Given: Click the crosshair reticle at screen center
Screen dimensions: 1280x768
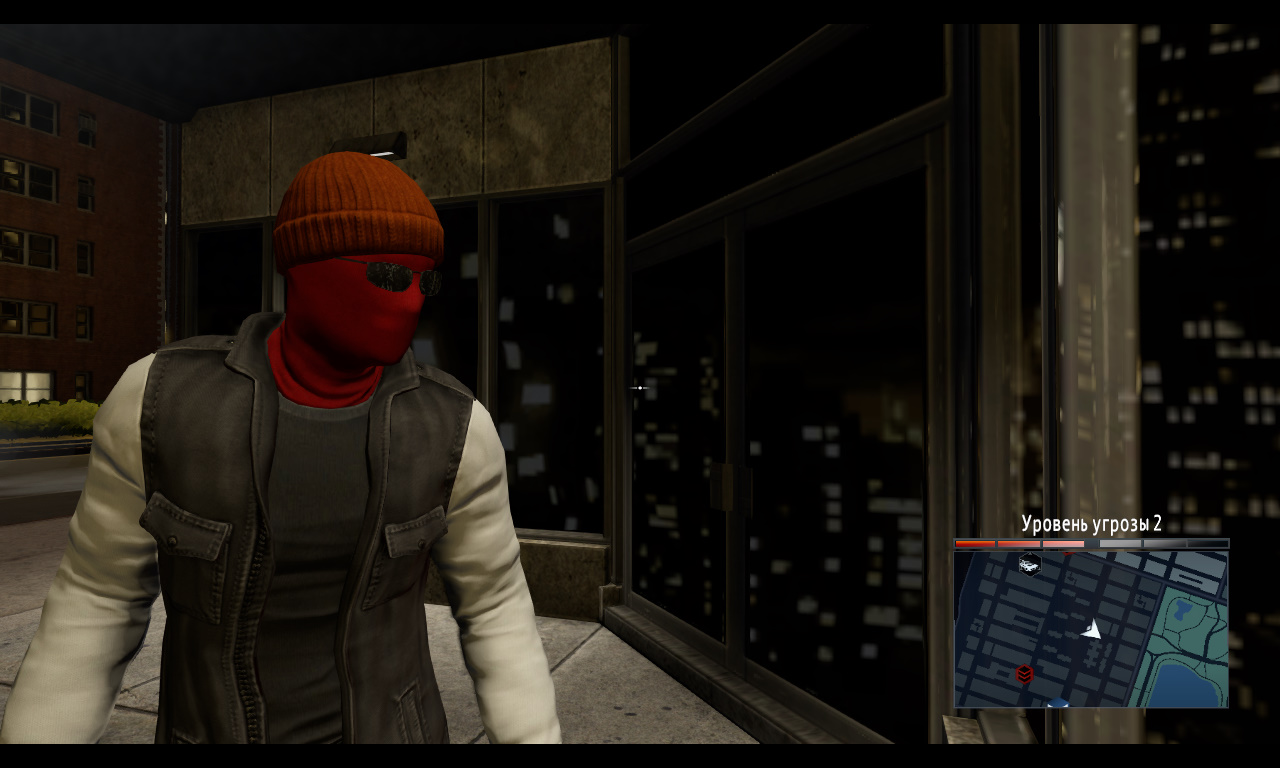Looking at the screenshot, I should (x=639, y=388).
